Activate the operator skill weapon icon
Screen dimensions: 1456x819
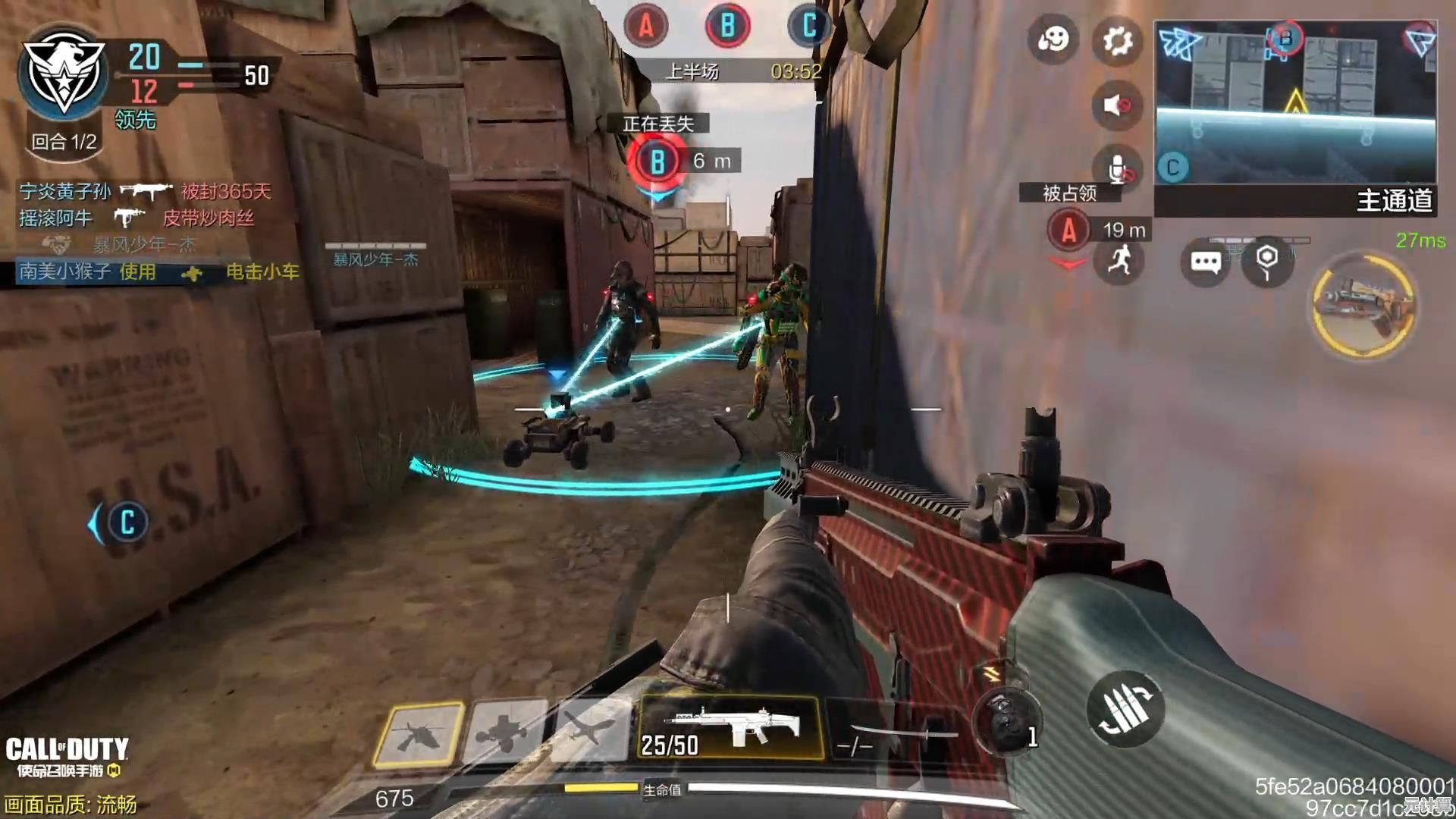tap(1364, 305)
